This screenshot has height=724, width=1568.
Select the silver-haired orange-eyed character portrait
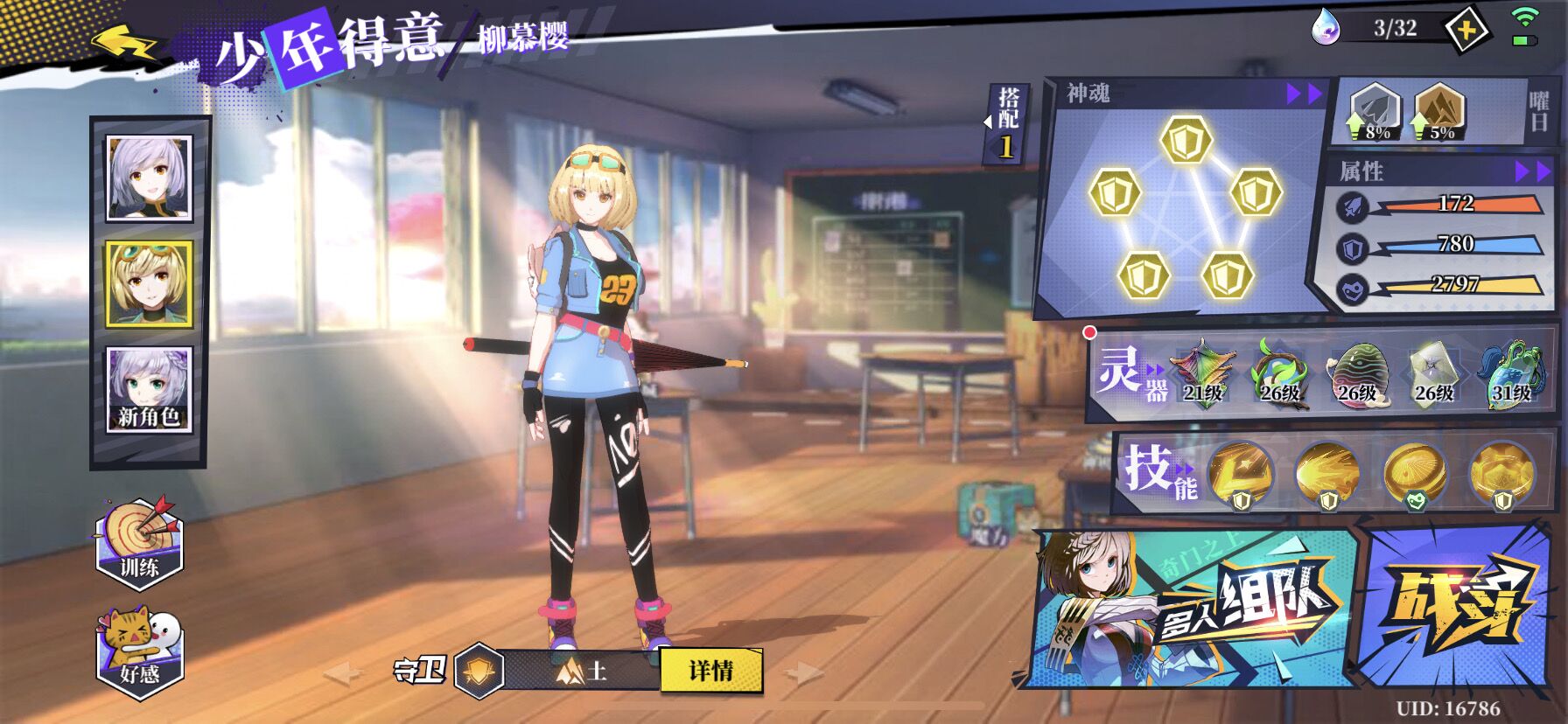(148, 178)
